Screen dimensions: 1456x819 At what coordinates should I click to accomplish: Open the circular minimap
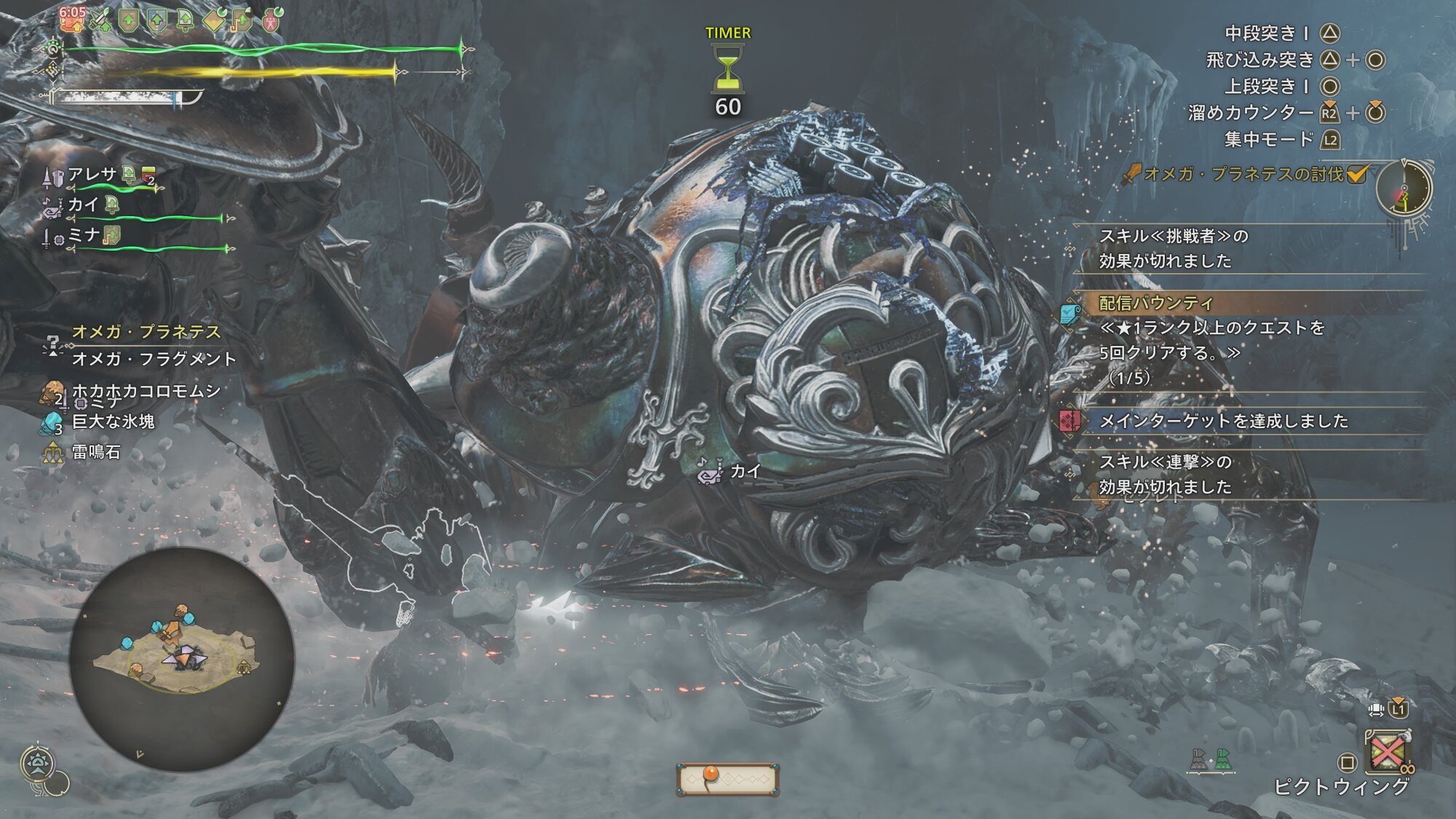[x=181, y=659]
